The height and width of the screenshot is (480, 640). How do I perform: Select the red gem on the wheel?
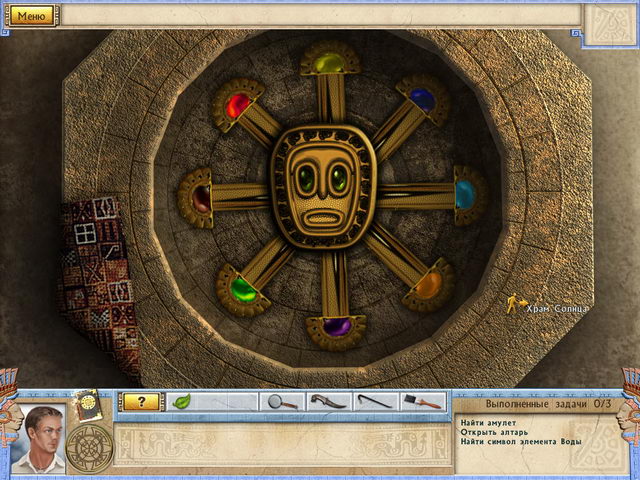point(237,104)
